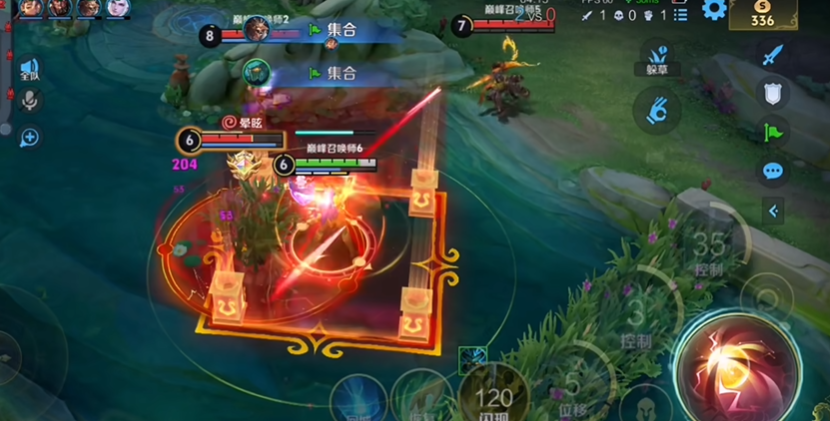Send the shield defend signal
Viewport: 830px width, 421px height.
(772, 93)
